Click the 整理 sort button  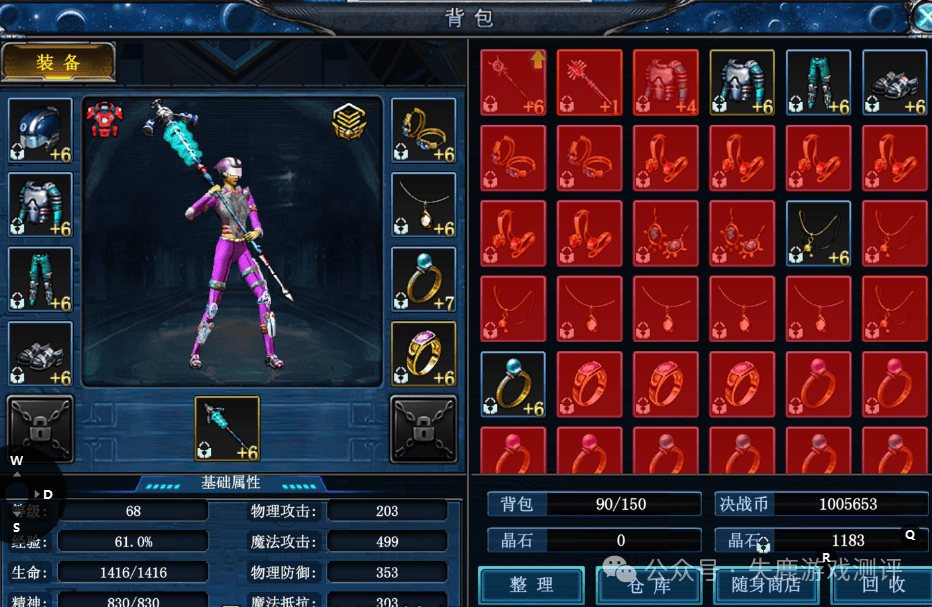click(x=531, y=585)
